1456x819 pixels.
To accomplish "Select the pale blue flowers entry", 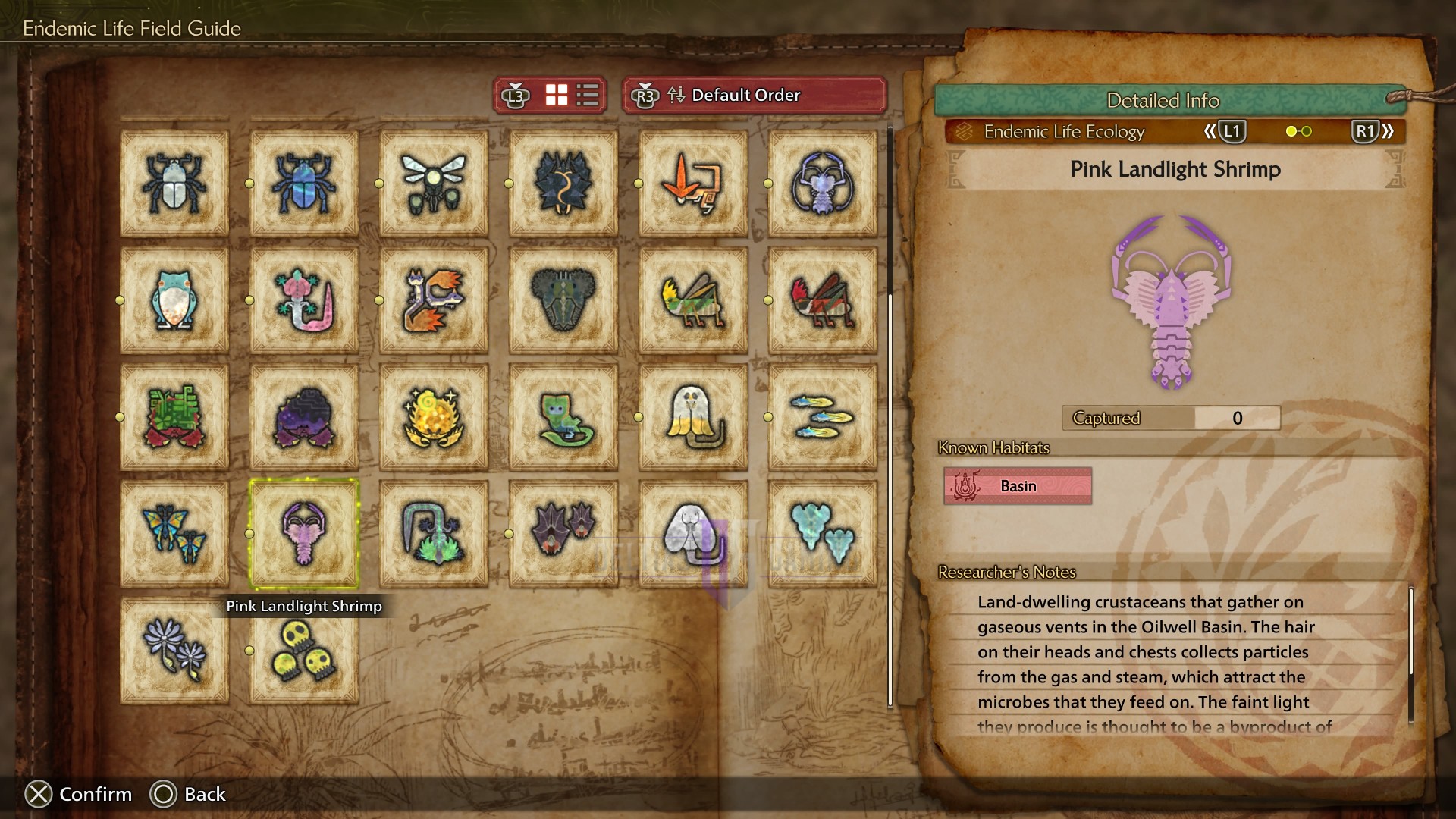I will tap(174, 651).
